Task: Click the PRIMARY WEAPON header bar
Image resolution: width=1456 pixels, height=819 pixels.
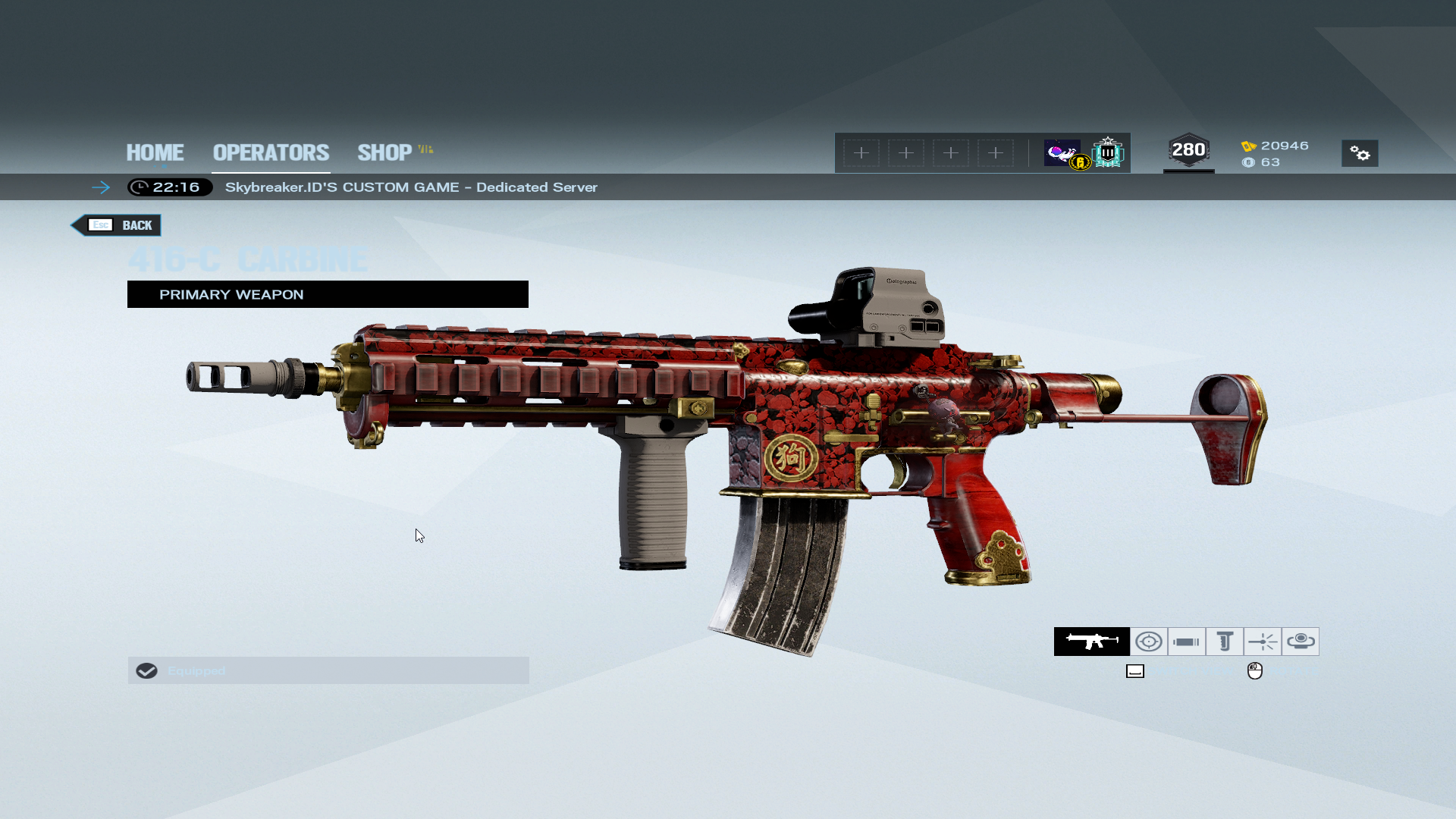Action: coord(328,294)
